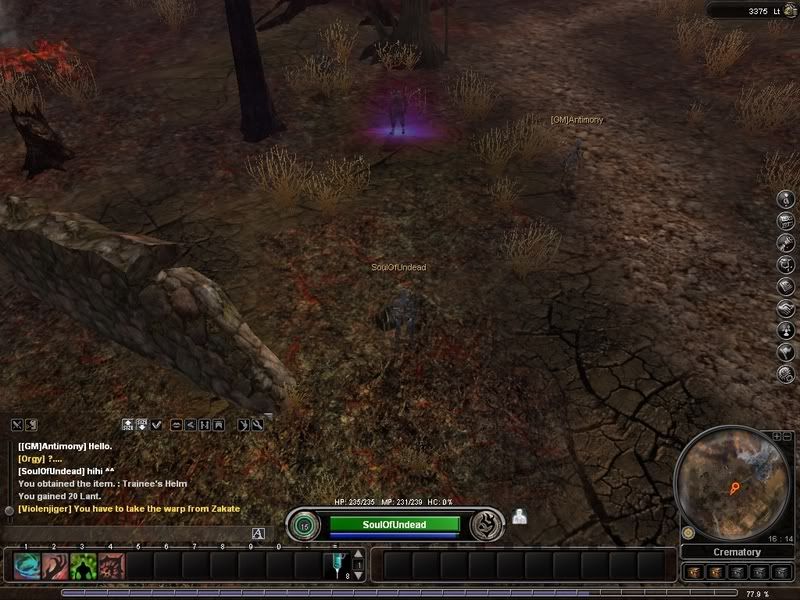
Task: Click the chat input field
Action: pos(130,534)
